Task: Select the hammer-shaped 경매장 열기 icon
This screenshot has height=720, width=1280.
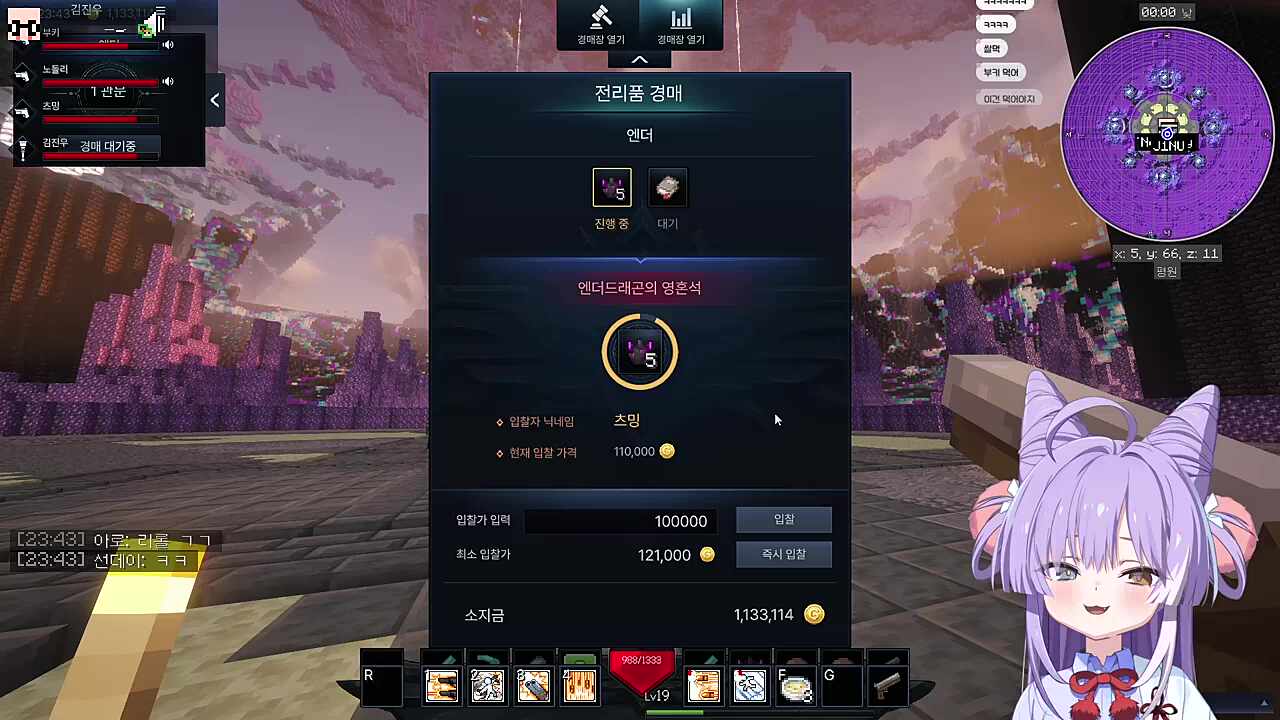Action: [600, 20]
